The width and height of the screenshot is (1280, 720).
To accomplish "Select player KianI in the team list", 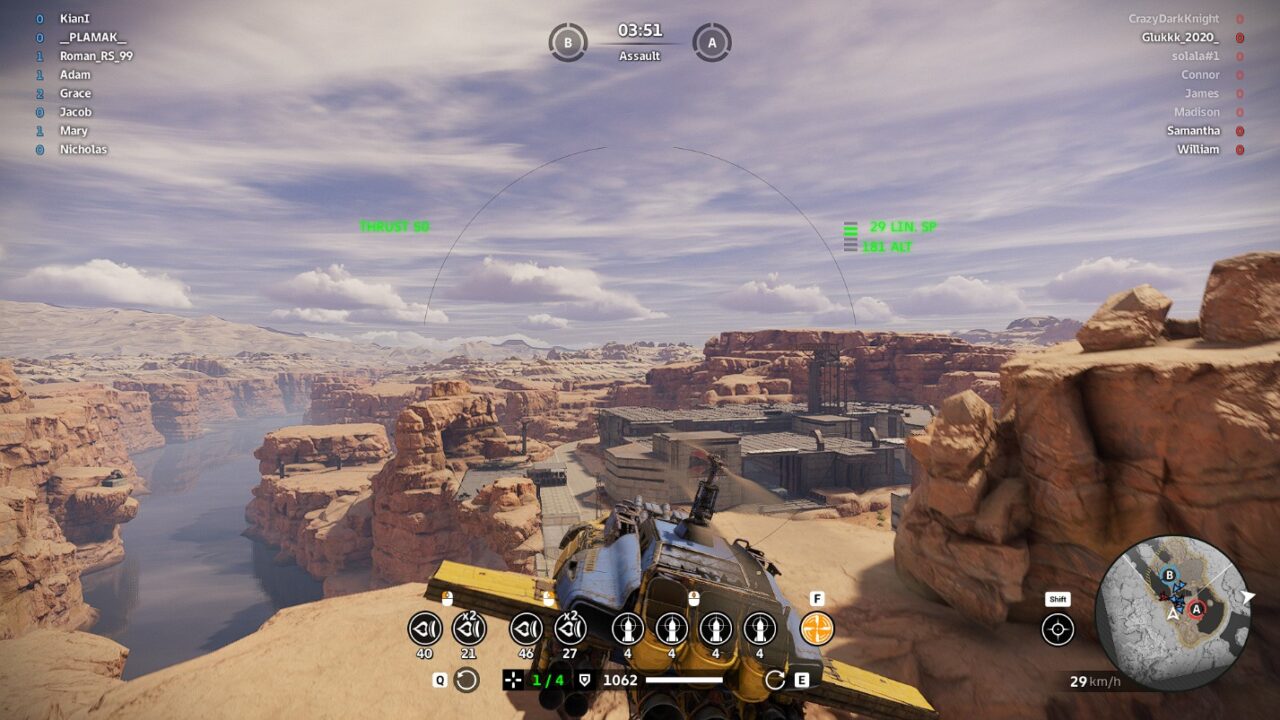I will [74, 18].
